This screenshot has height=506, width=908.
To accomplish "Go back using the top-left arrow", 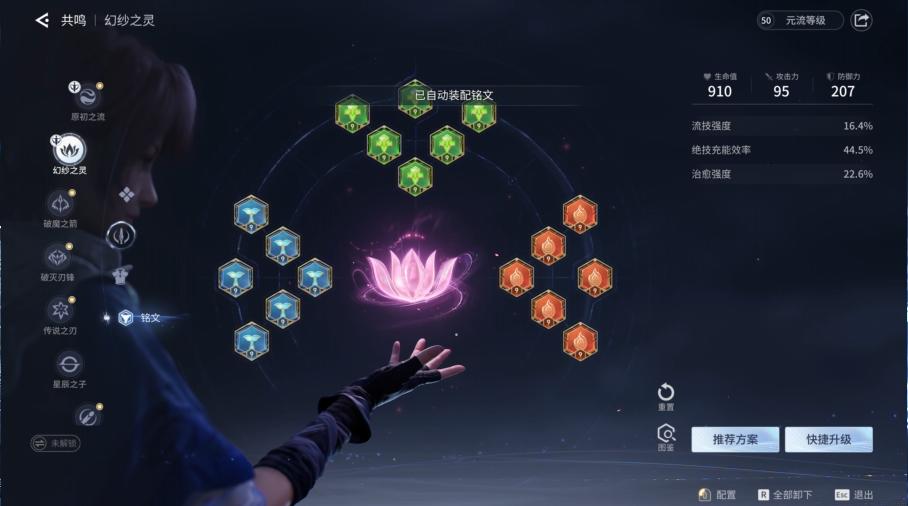I will coord(42,20).
